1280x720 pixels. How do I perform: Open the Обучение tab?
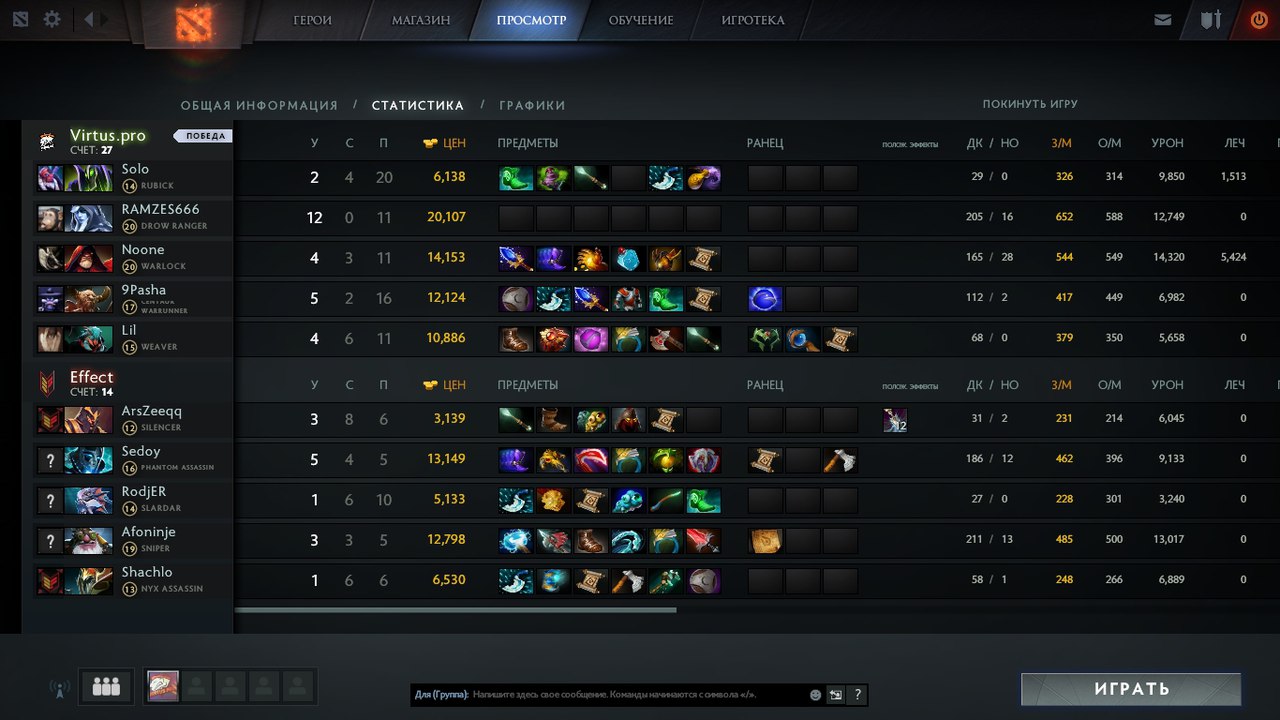click(x=641, y=20)
